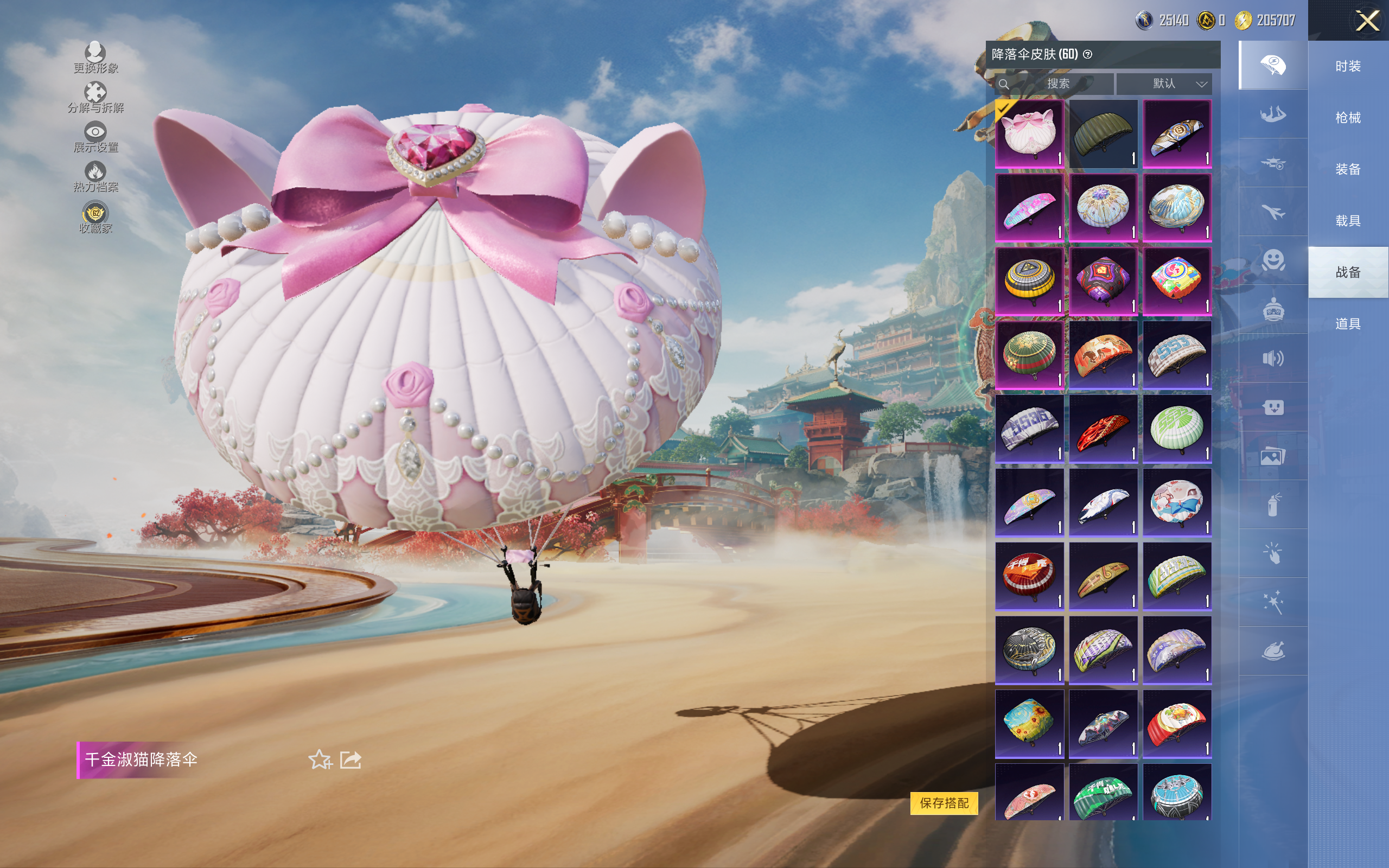Favorite the parachute with star icon

[x=320, y=759]
